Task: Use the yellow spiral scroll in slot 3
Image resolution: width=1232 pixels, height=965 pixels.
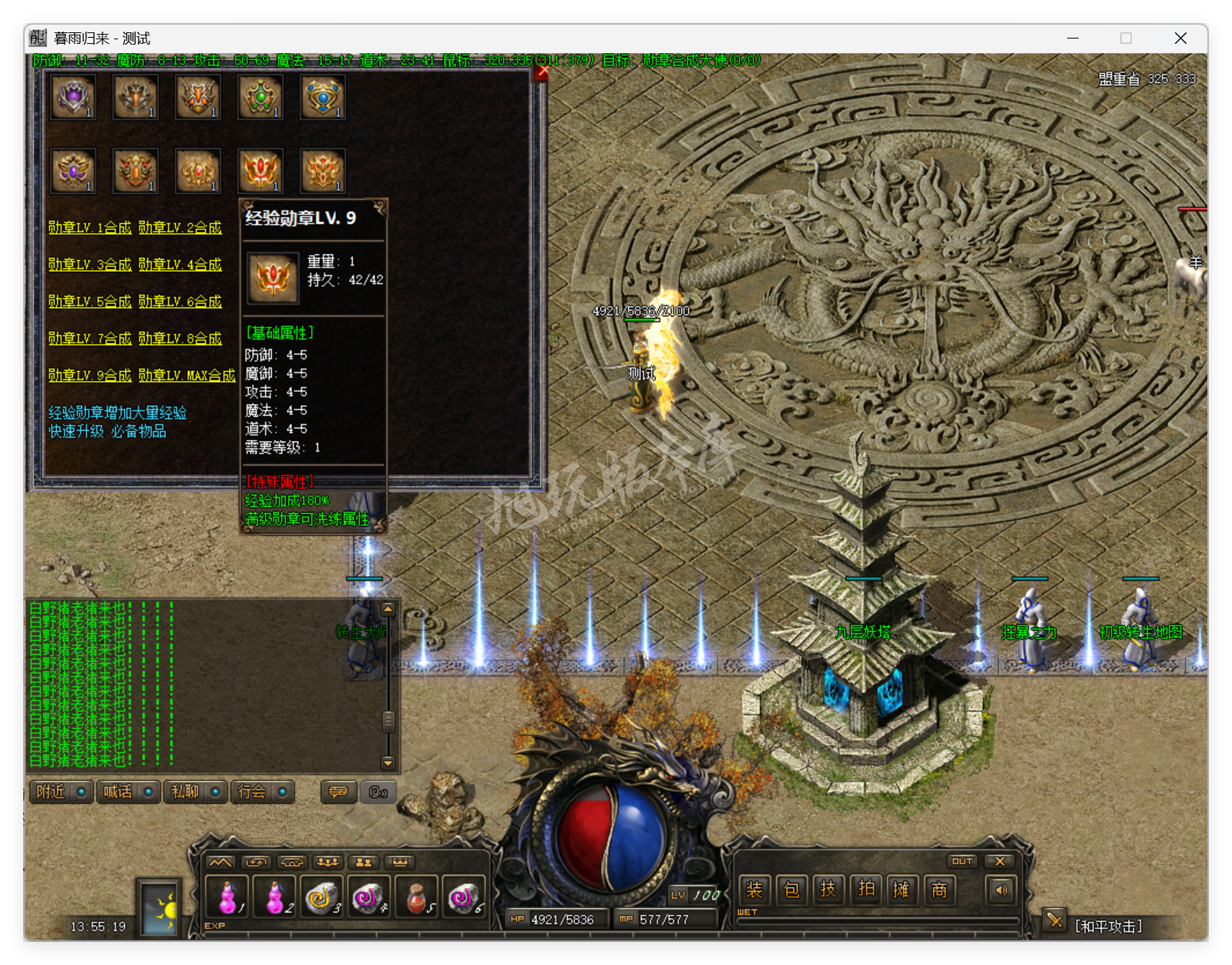Action: (321, 896)
